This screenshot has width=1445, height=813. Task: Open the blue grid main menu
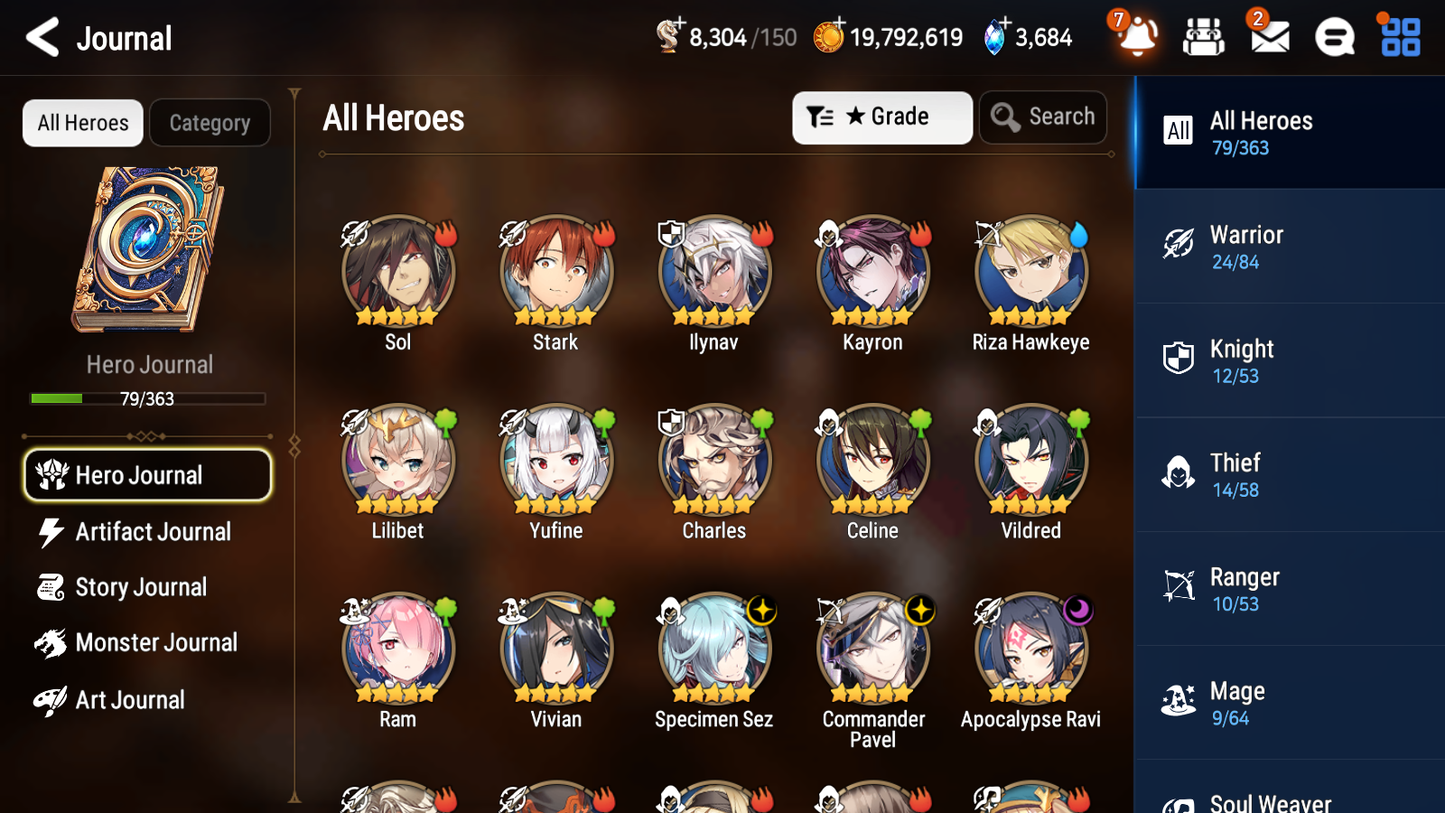(1399, 36)
